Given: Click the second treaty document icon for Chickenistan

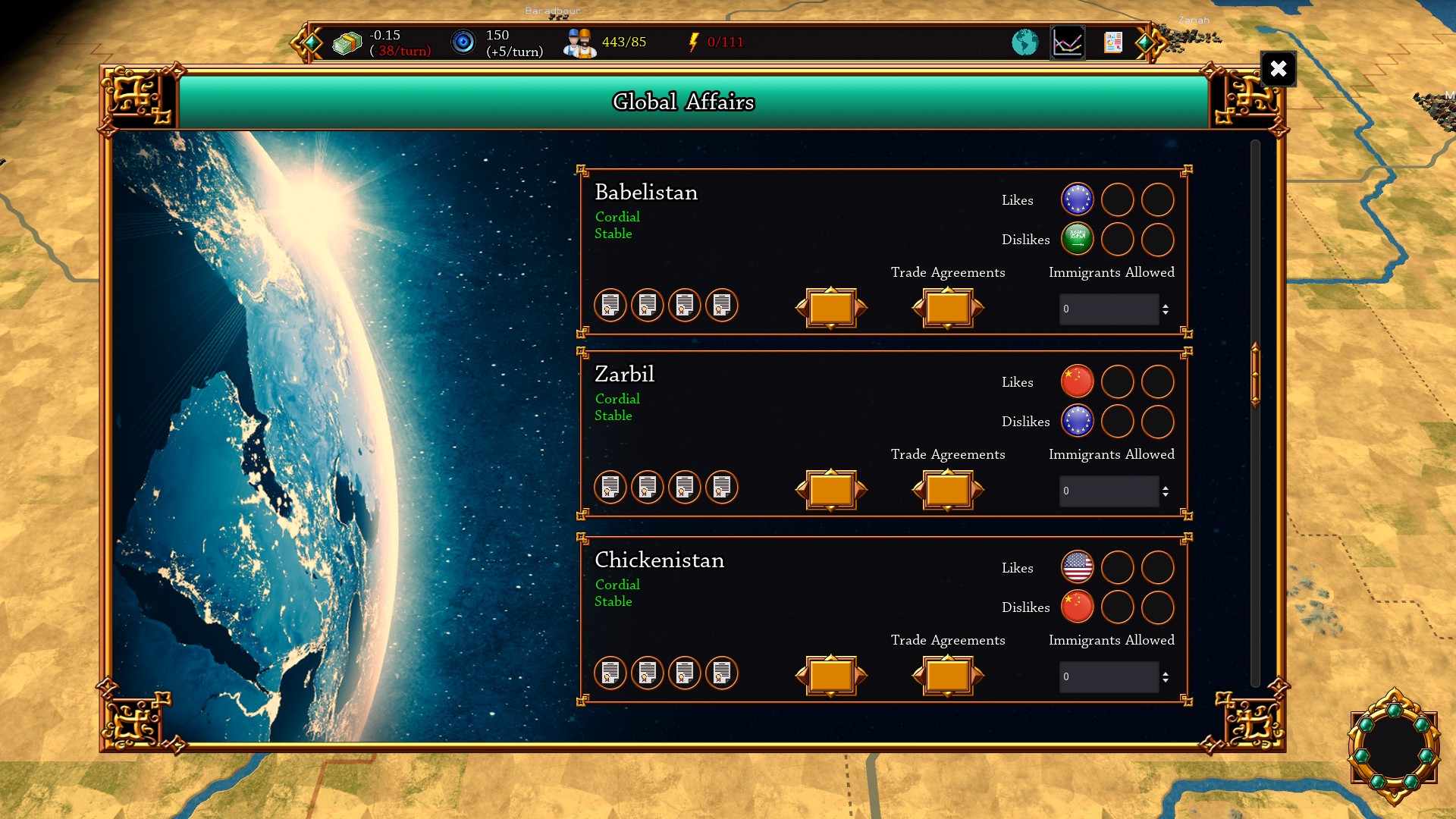Looking at the screenshot, I should [648, 673].
